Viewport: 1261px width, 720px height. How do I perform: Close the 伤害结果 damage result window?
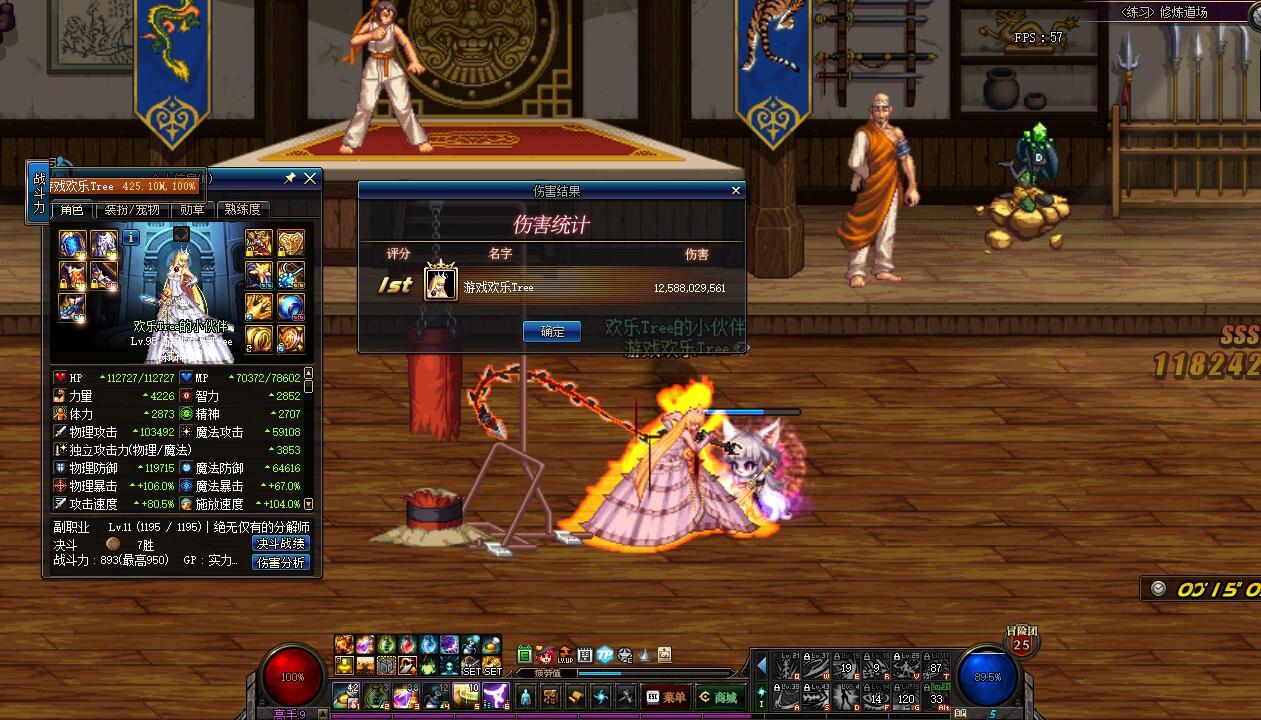(736, 190)
